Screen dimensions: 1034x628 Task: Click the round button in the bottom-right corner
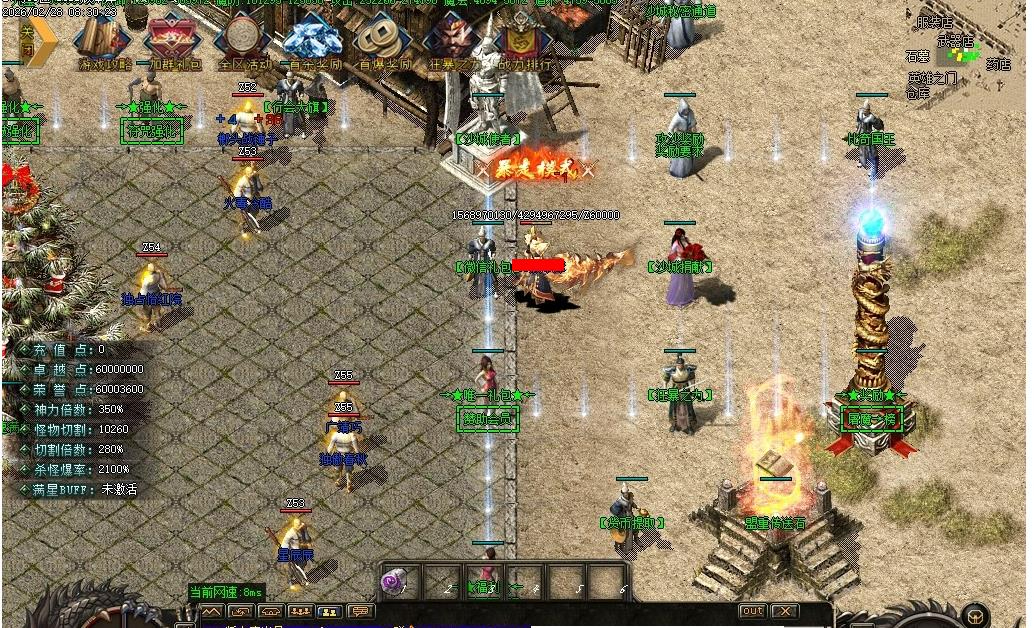coord(975,614)
